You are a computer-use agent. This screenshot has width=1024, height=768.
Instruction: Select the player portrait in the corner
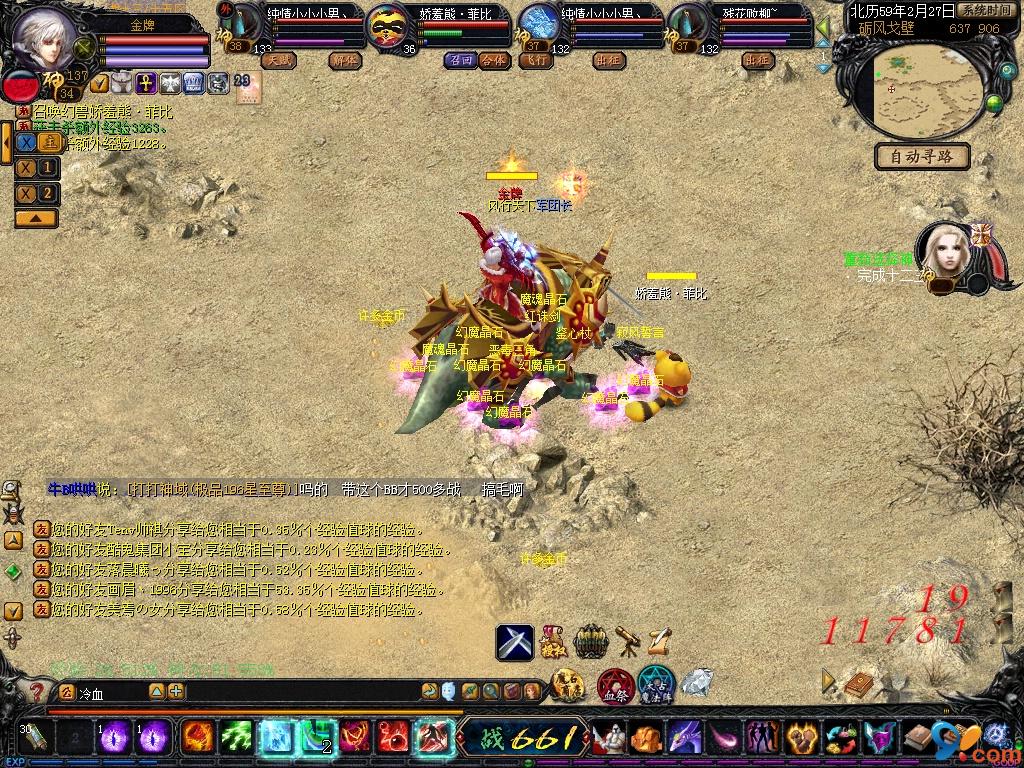(x=42, y=37)
